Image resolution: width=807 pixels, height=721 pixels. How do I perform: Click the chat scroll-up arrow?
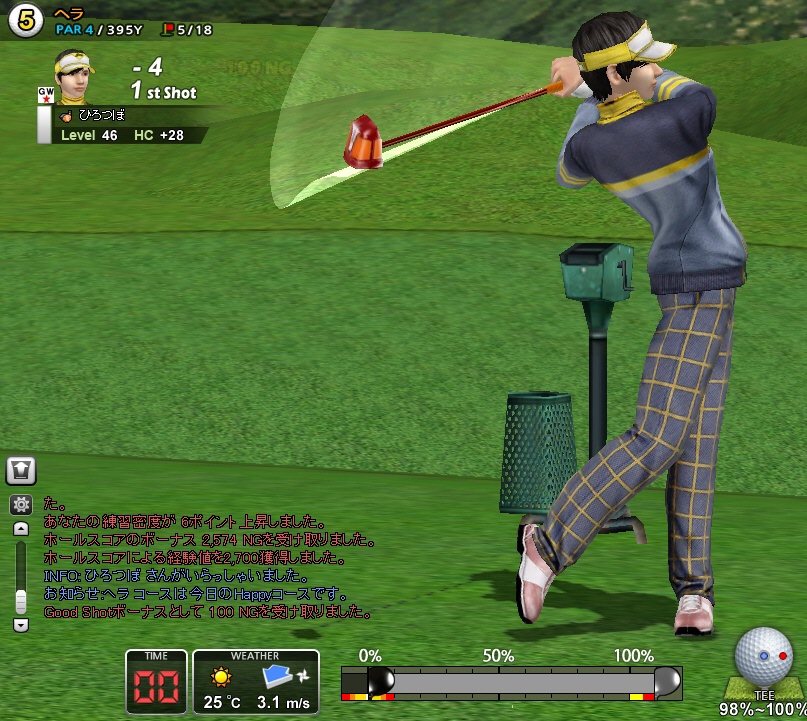tap(20, 530)
